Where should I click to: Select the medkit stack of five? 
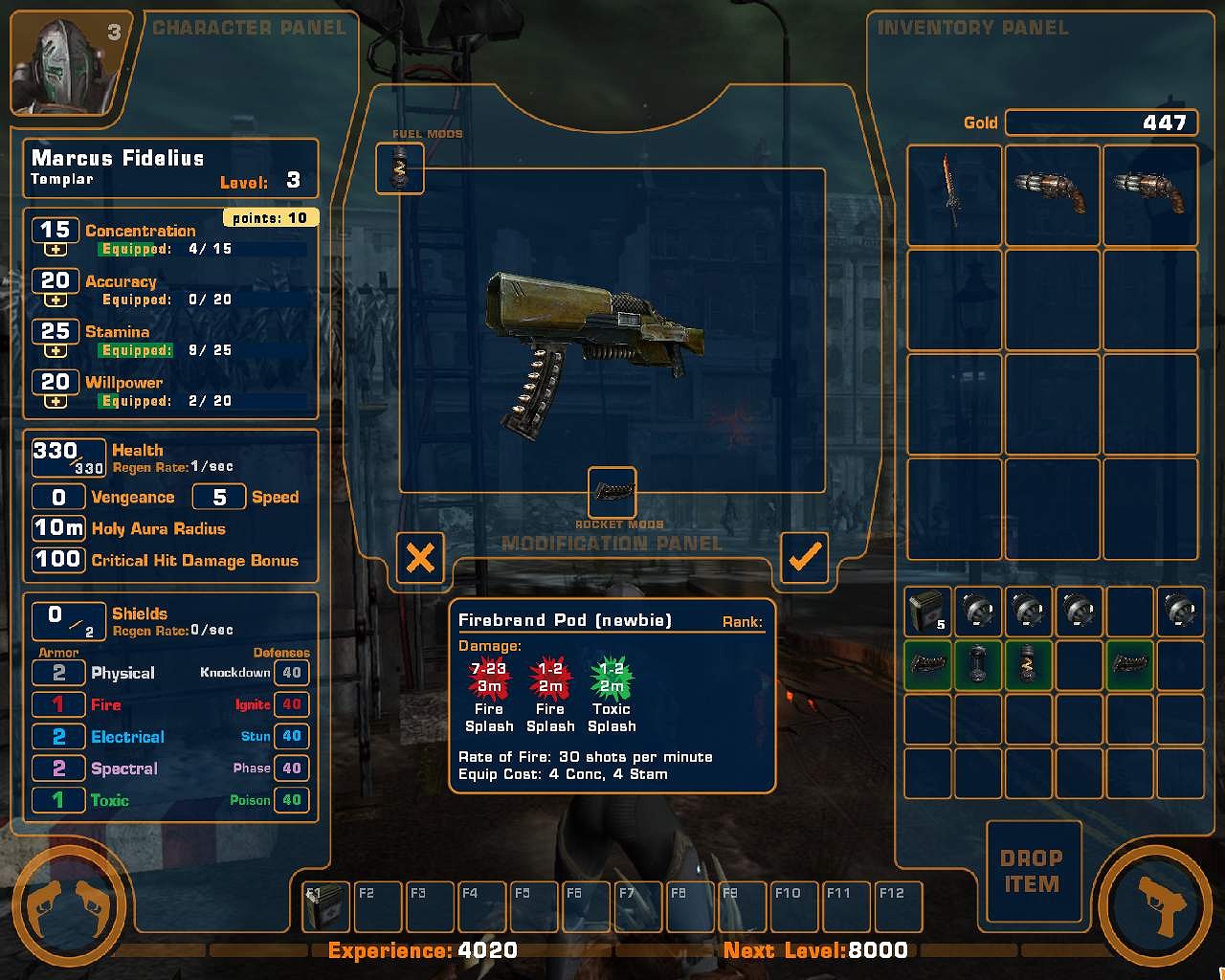tap(927, 612)
